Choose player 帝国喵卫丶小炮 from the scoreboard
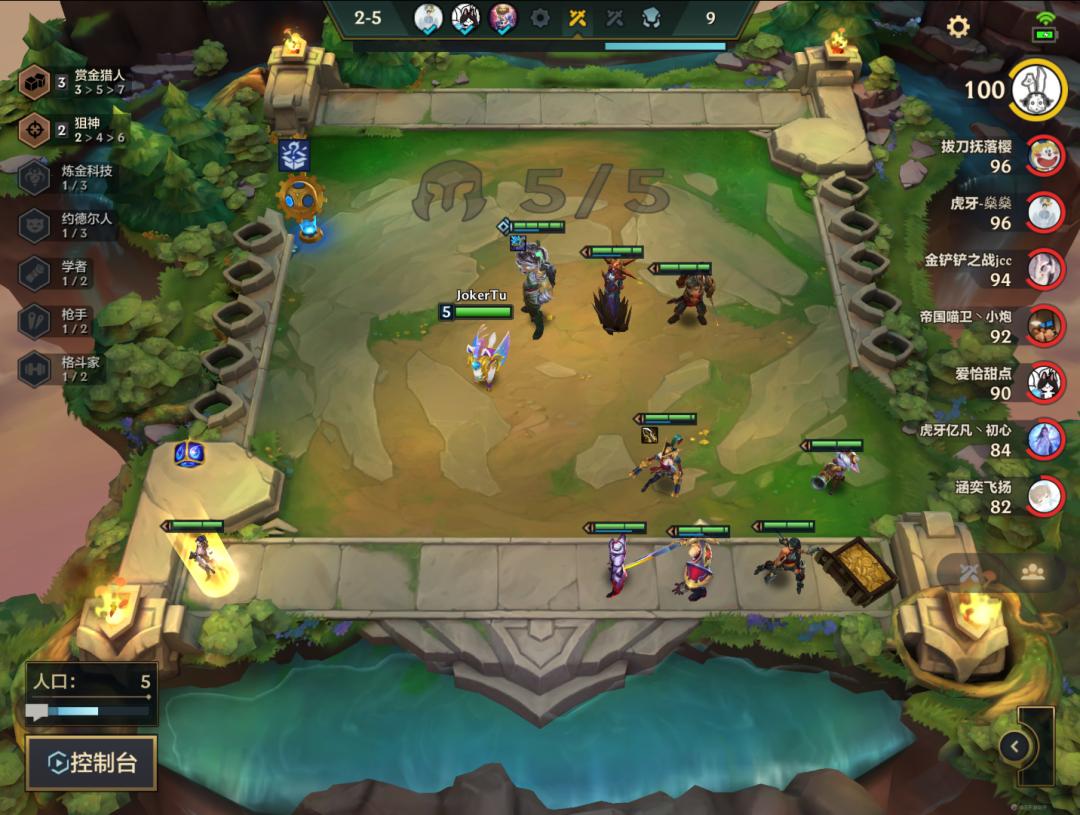The image size is (1080, 815). click(x=1045, y=325)
